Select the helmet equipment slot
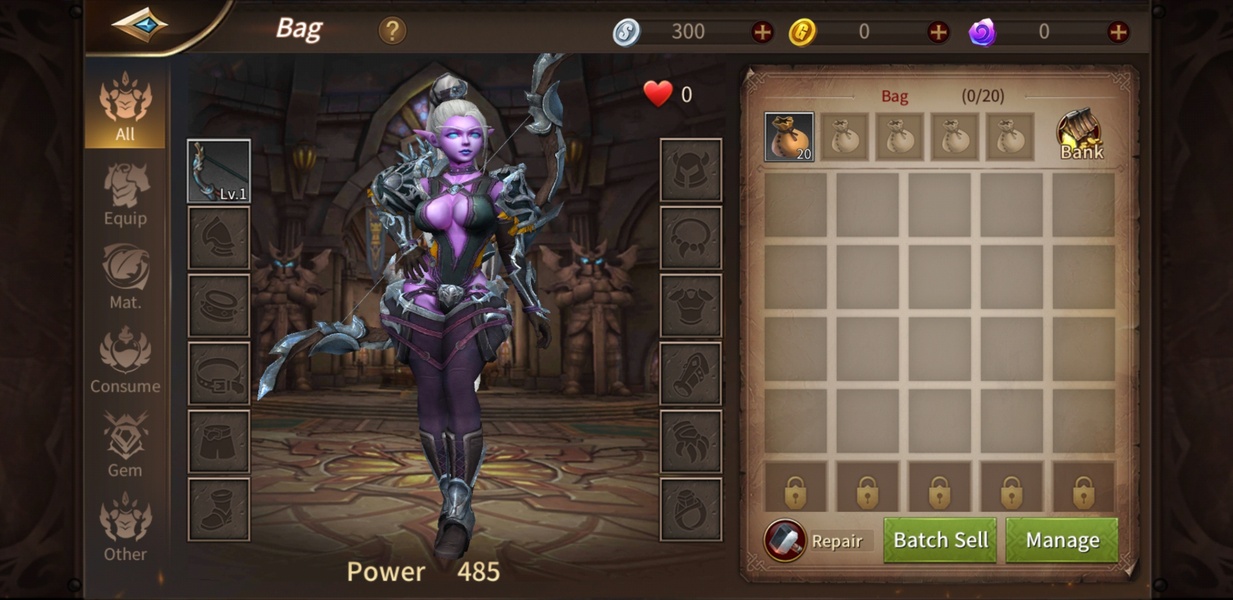Image resolution: width=1233 pixels, height=600 pixels. [690, 170]
